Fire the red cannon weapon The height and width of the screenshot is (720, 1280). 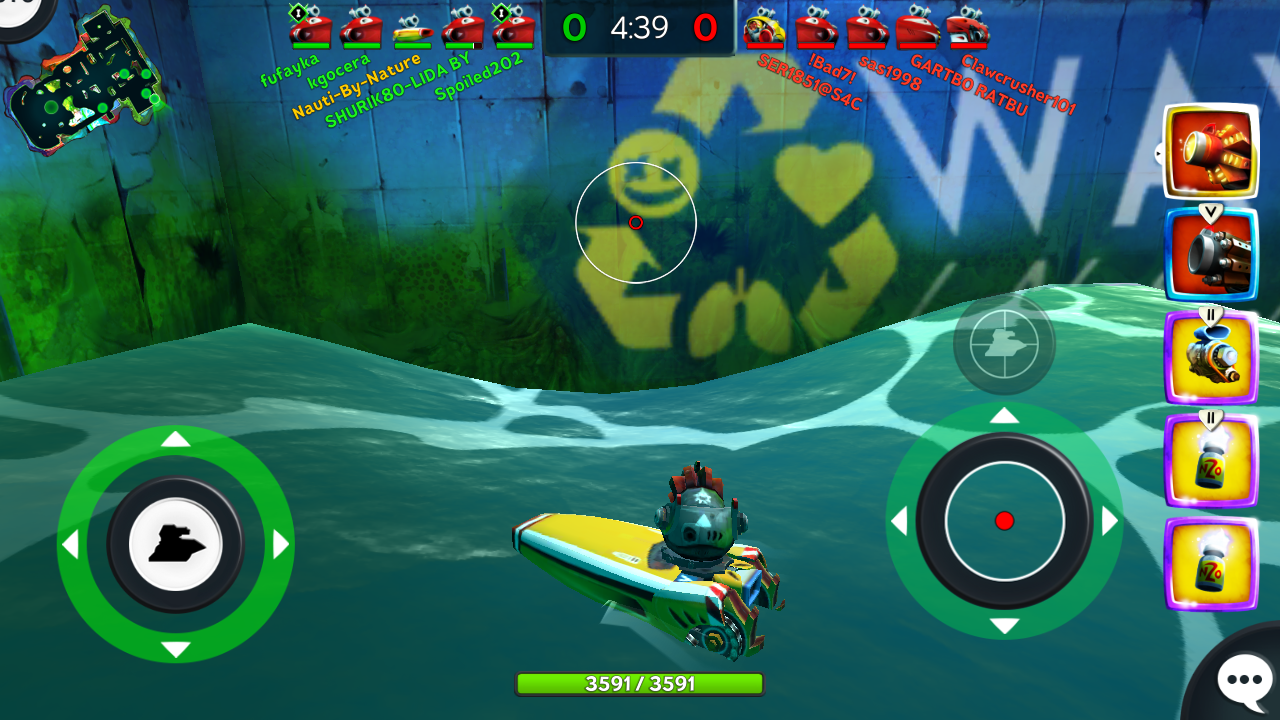pyautogui.click(x=1211, y=152)
